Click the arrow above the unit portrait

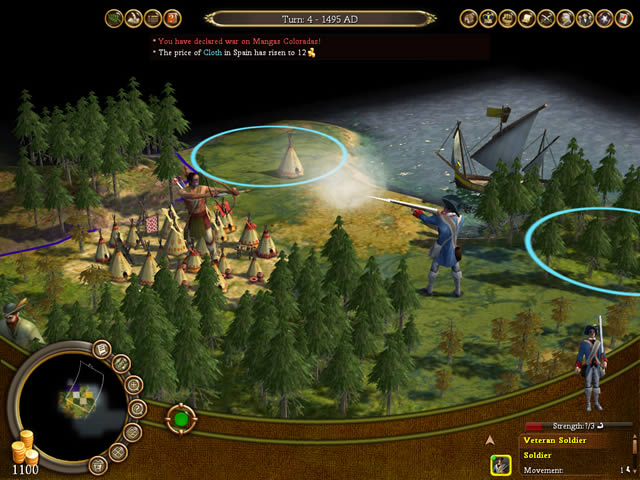click(490, 439)
